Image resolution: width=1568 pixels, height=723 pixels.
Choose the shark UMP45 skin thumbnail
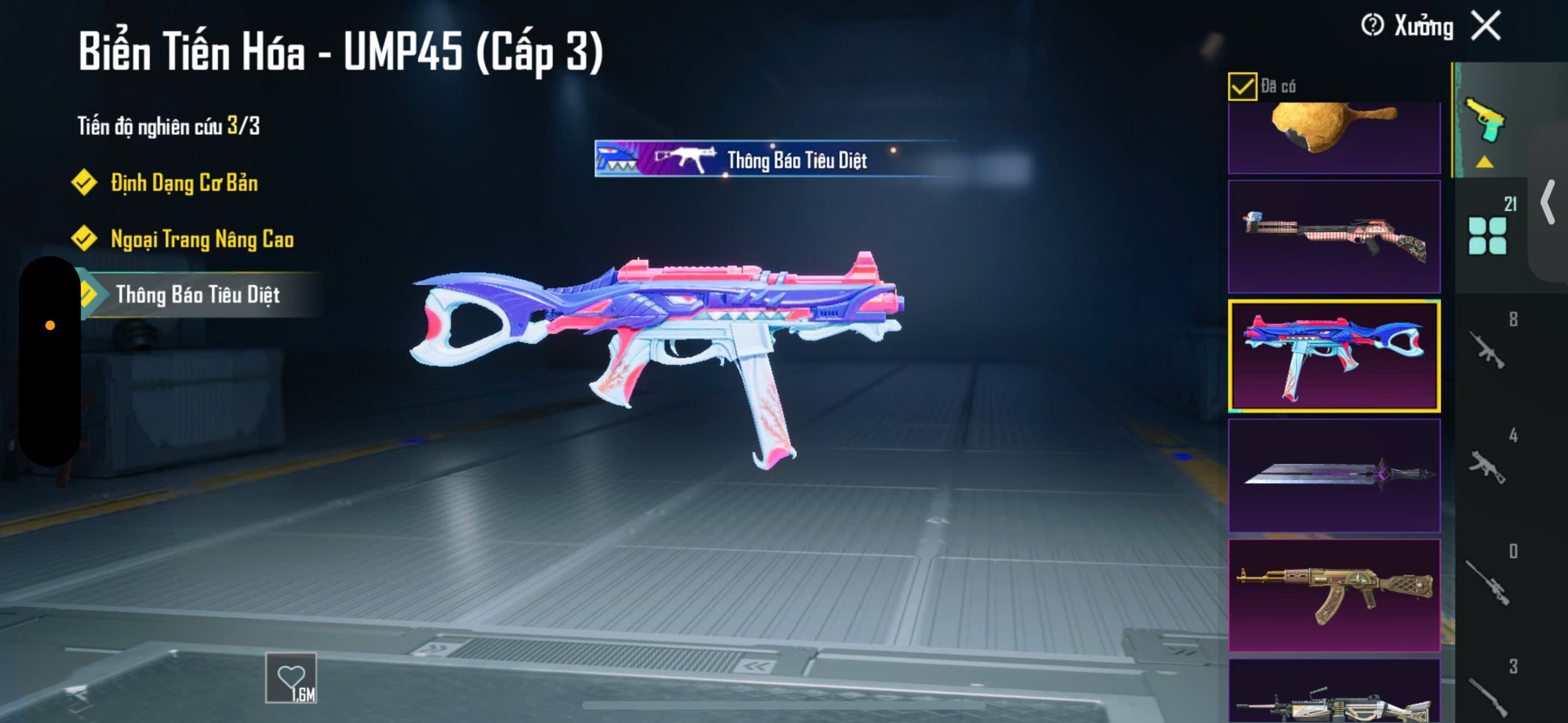[x=1334, y=356]
